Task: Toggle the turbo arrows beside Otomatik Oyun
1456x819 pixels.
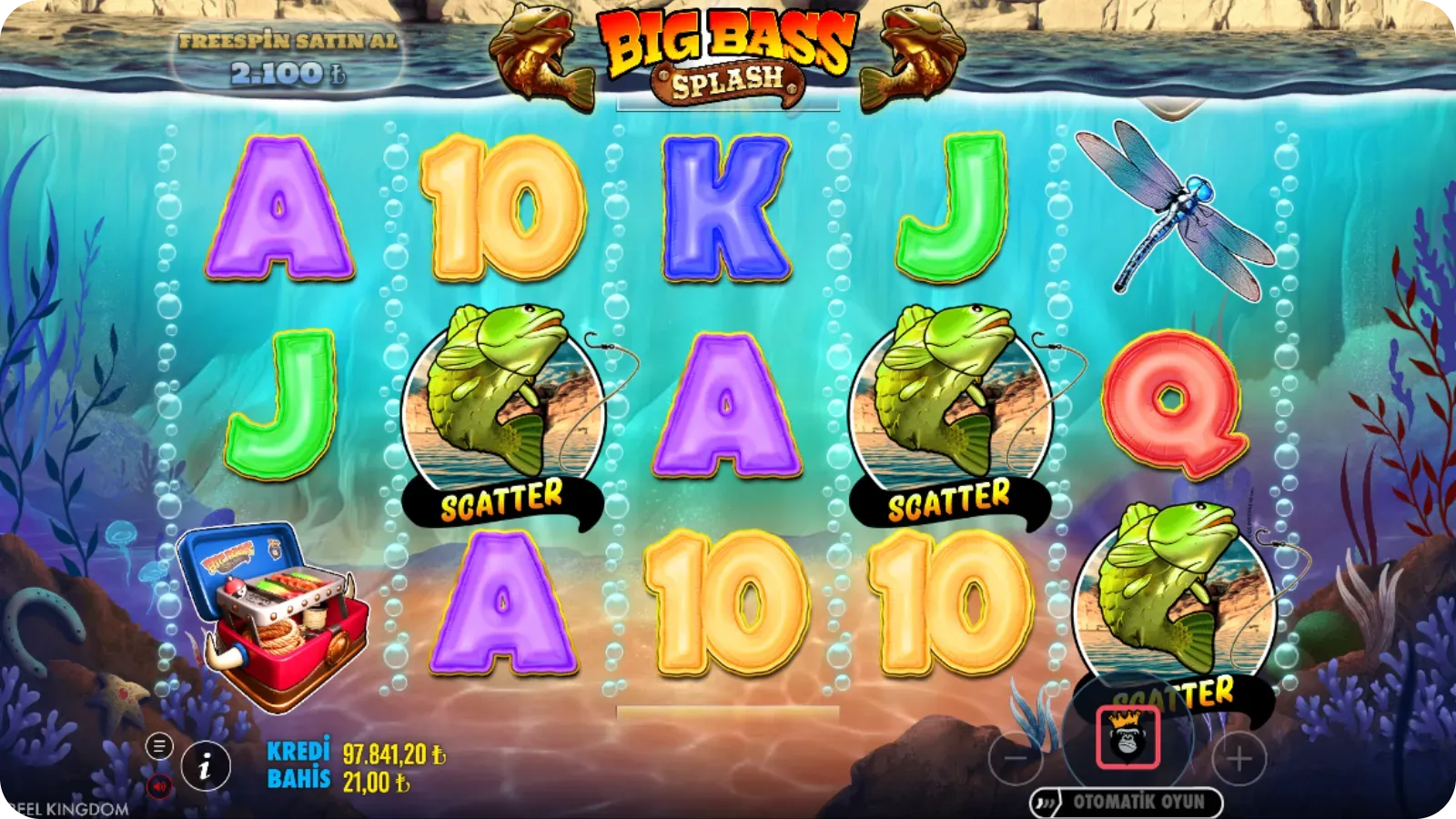Action: coord(1047,803)
